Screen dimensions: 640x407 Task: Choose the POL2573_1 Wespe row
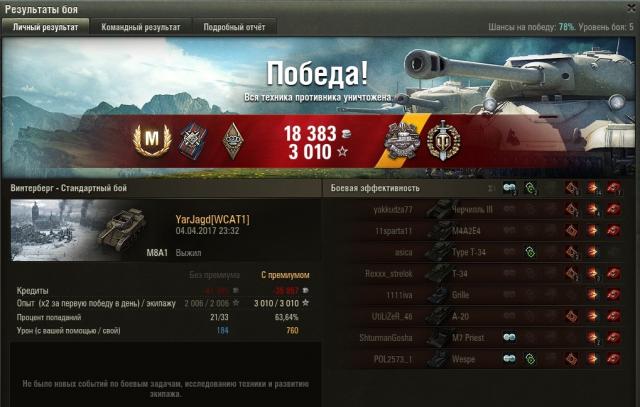click(x=478, y=359)
